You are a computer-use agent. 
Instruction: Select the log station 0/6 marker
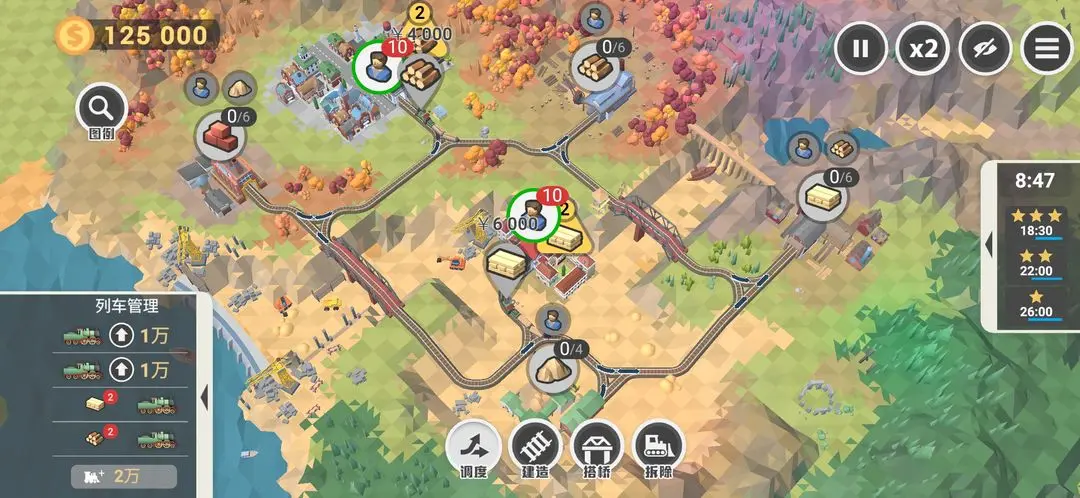[598, 64]
